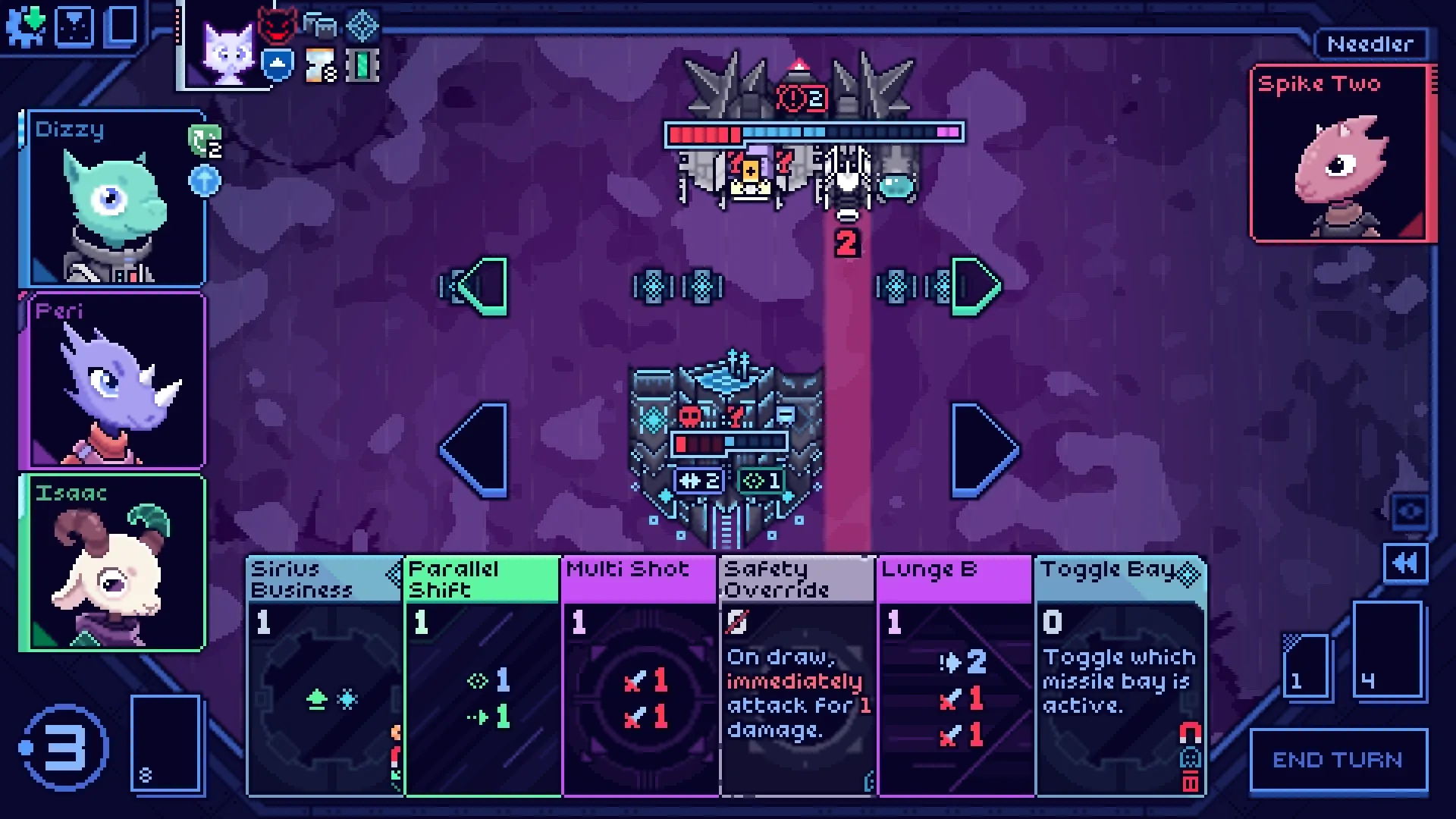Click the red devil intent icon above the cat

point(278,24)
